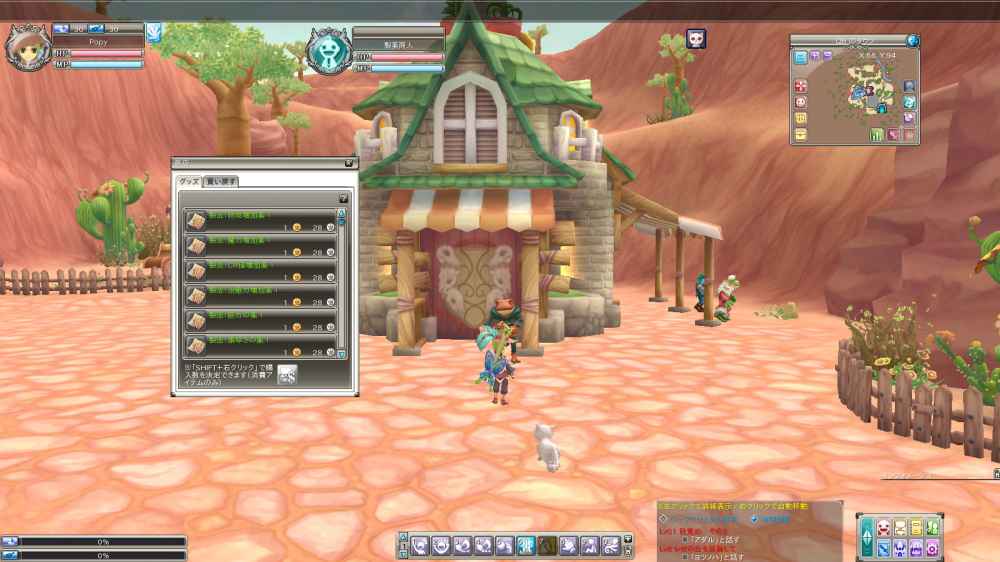
Task: Open the purple gear settings menu icon
Action: [931, 548]
